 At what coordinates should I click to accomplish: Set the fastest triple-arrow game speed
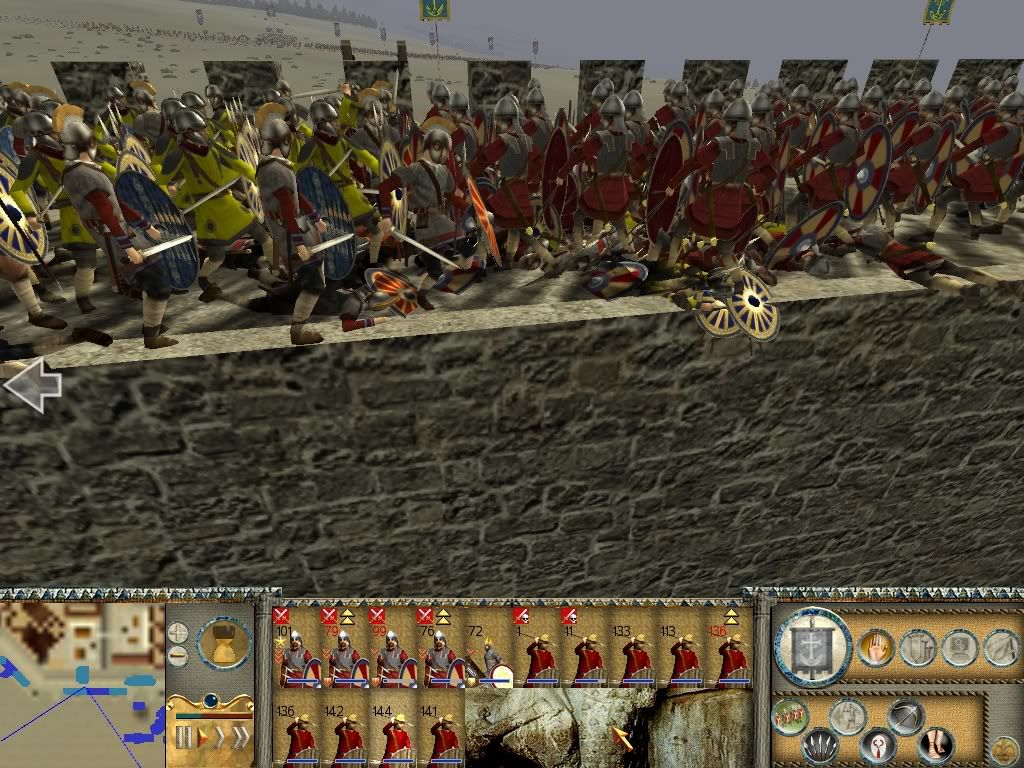tap(240, 738)
